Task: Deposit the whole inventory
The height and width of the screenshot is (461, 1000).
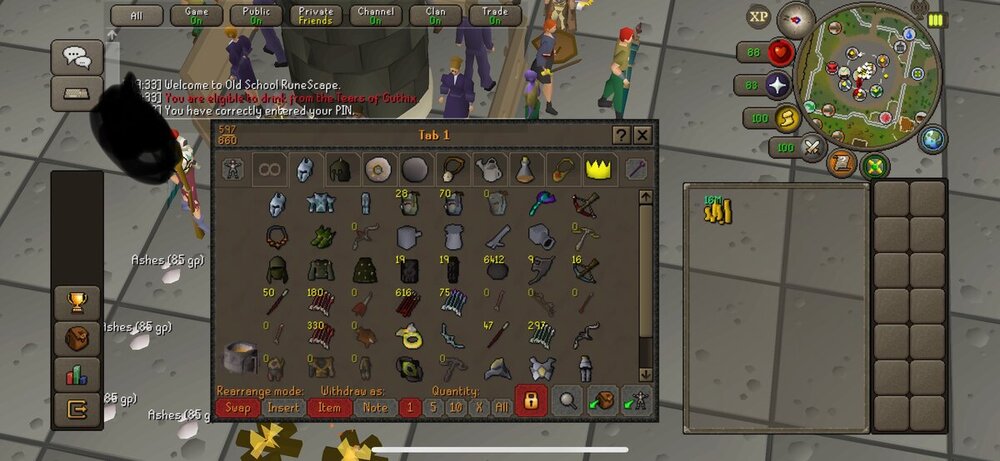Action: (602, 400)
